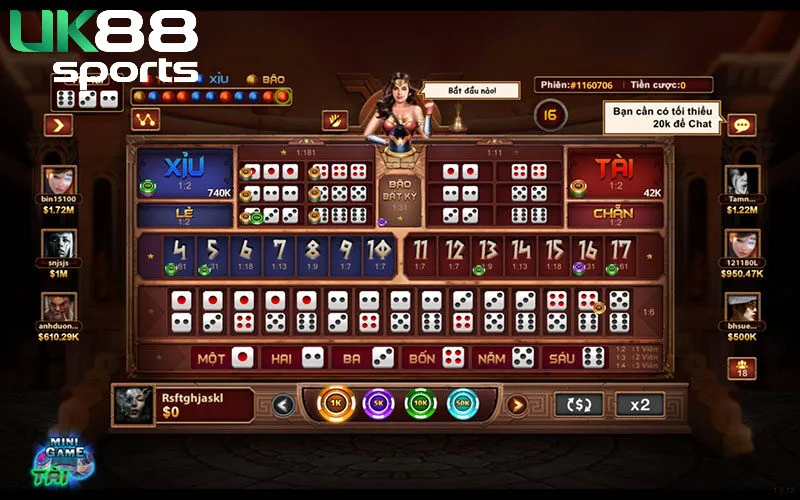The height and width of the screenshot is (500, 800).
Task: Bet on total sum 10
Action: pyautogui.click(x=378, y=255)
